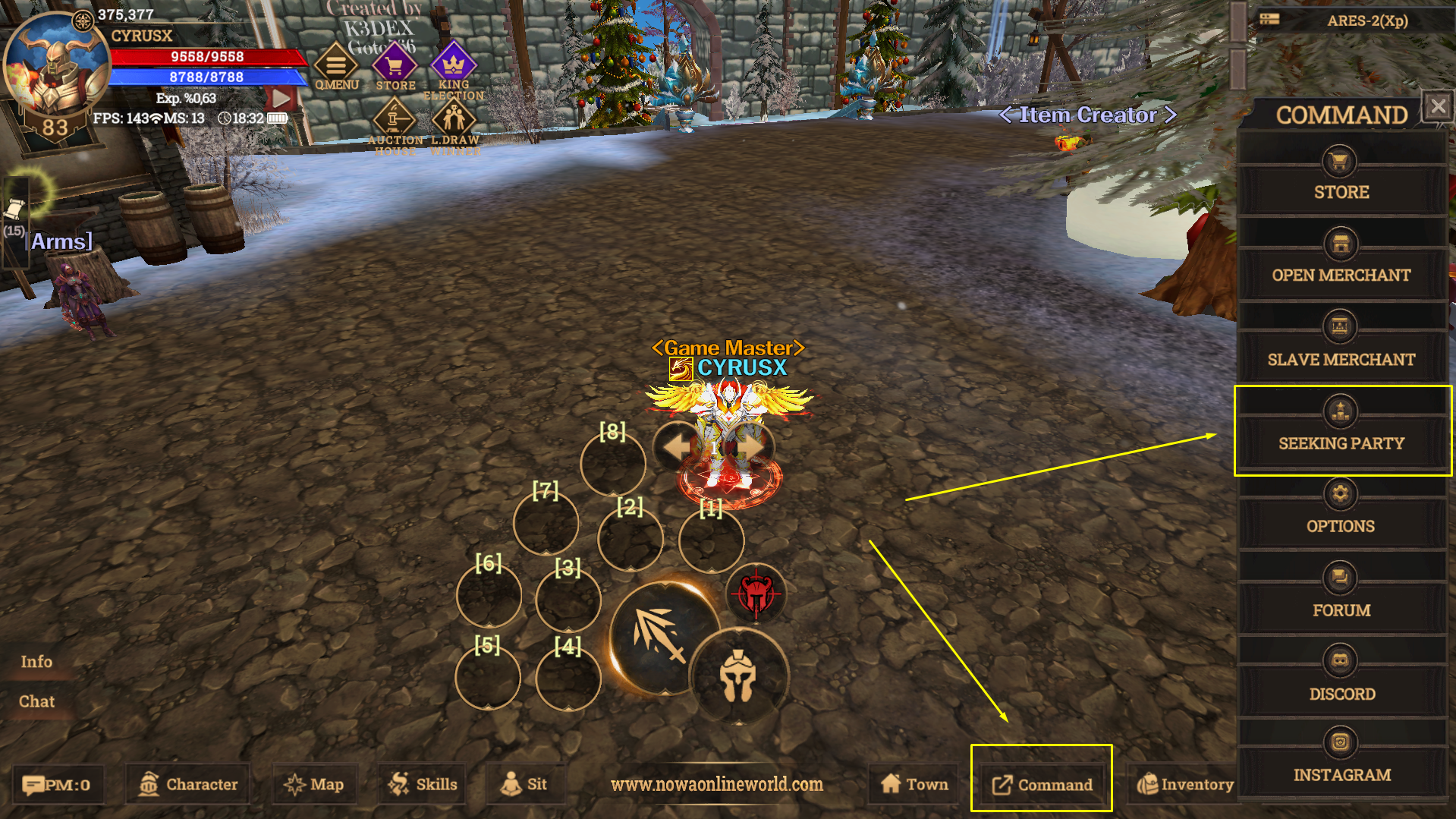
Task: Switch to the Chat tab
Action: 36,701
